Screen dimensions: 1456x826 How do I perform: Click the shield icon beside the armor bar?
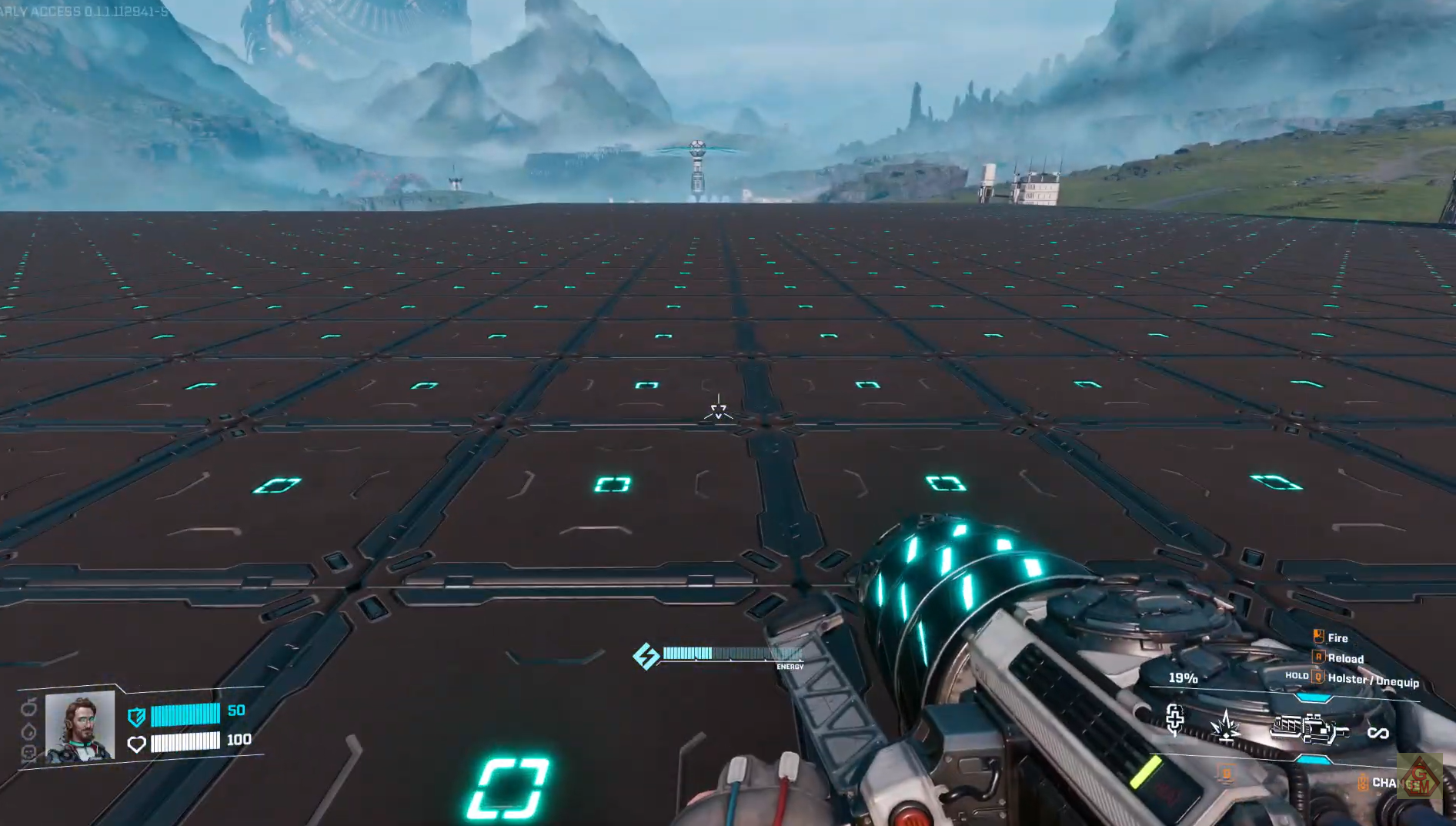pos(136,717)
